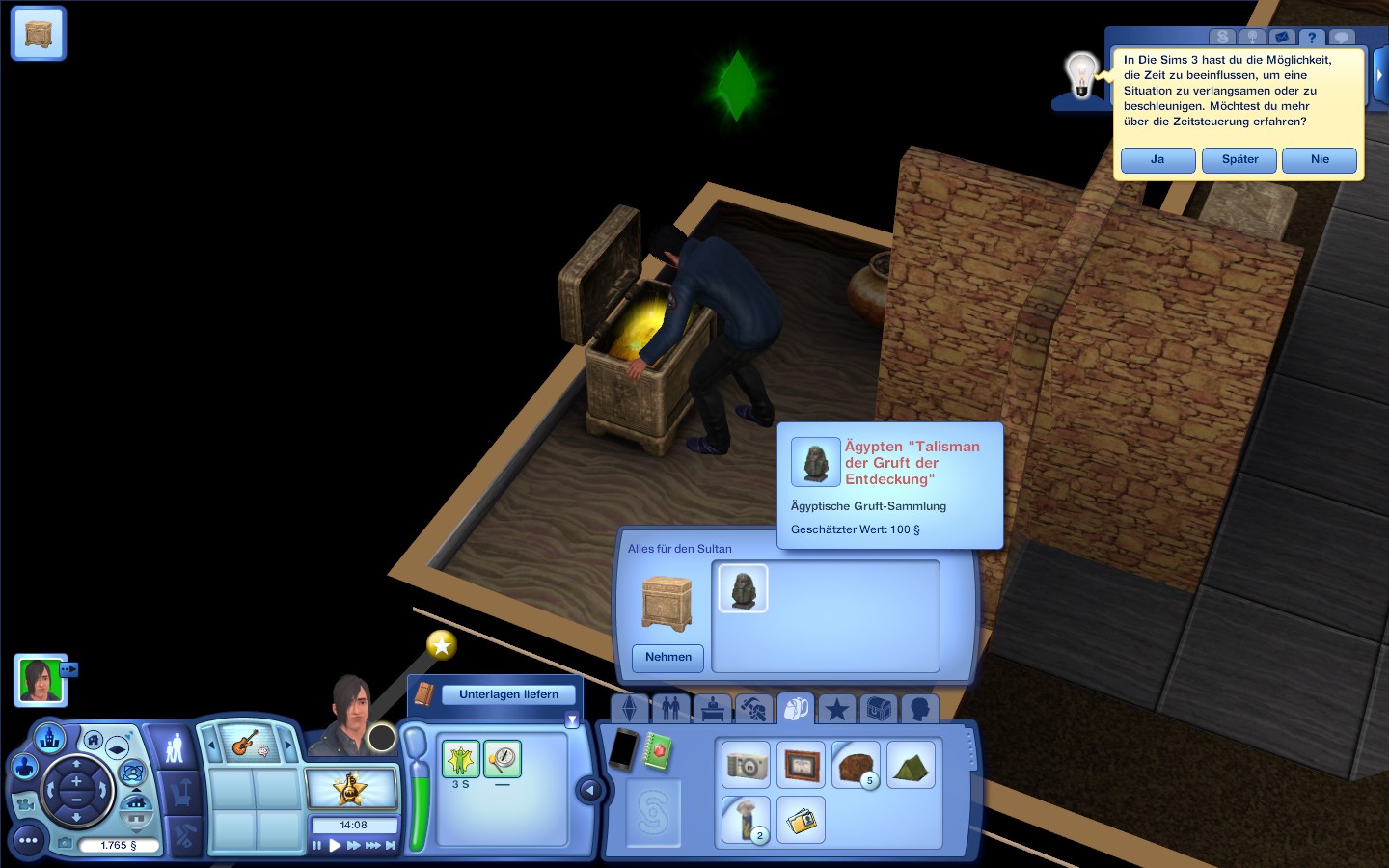Select the yellow folder documents item
This screenshot has height=868, width=1389.
tap(802, 821)
